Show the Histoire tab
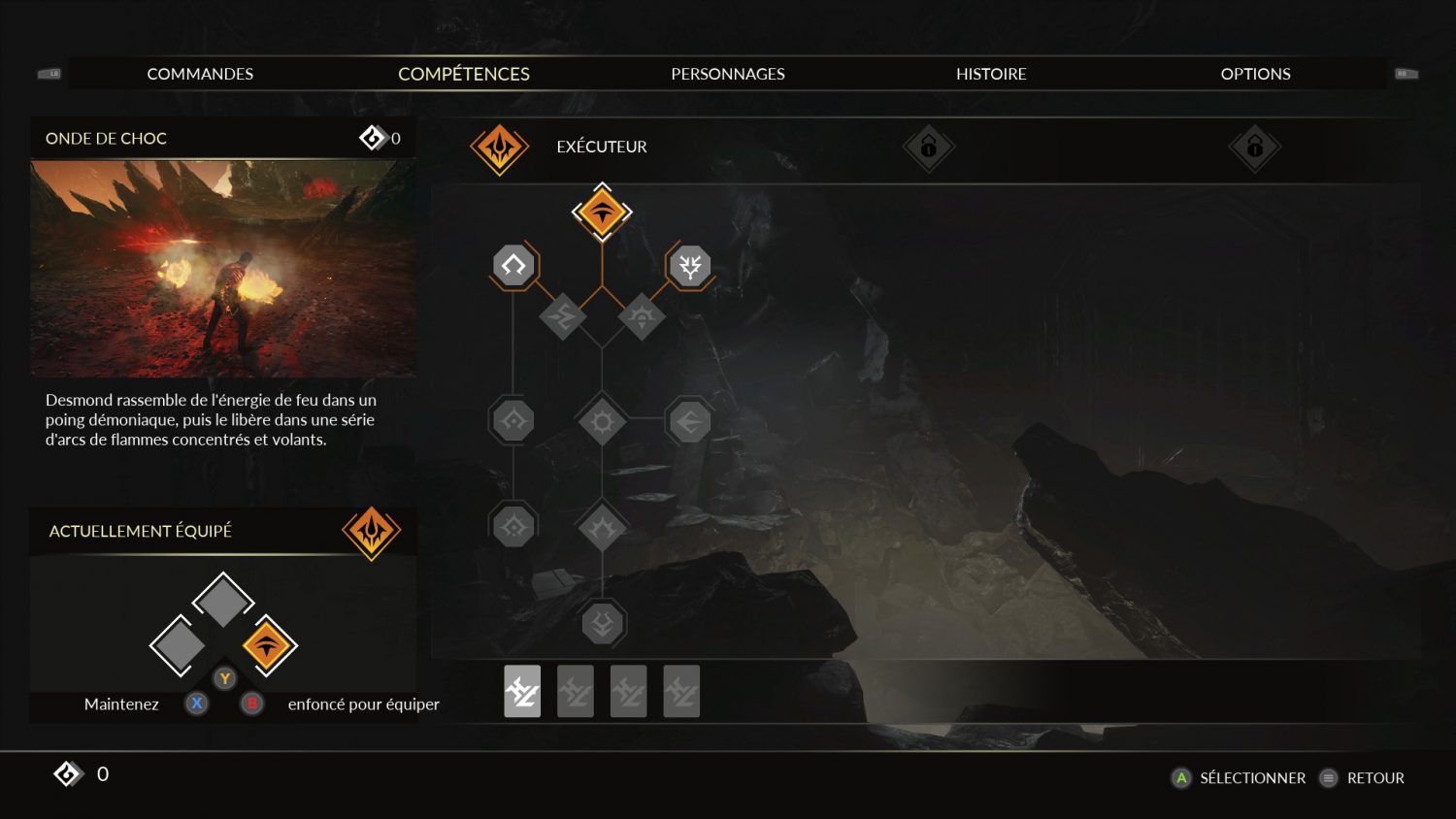 click(991, 74)
